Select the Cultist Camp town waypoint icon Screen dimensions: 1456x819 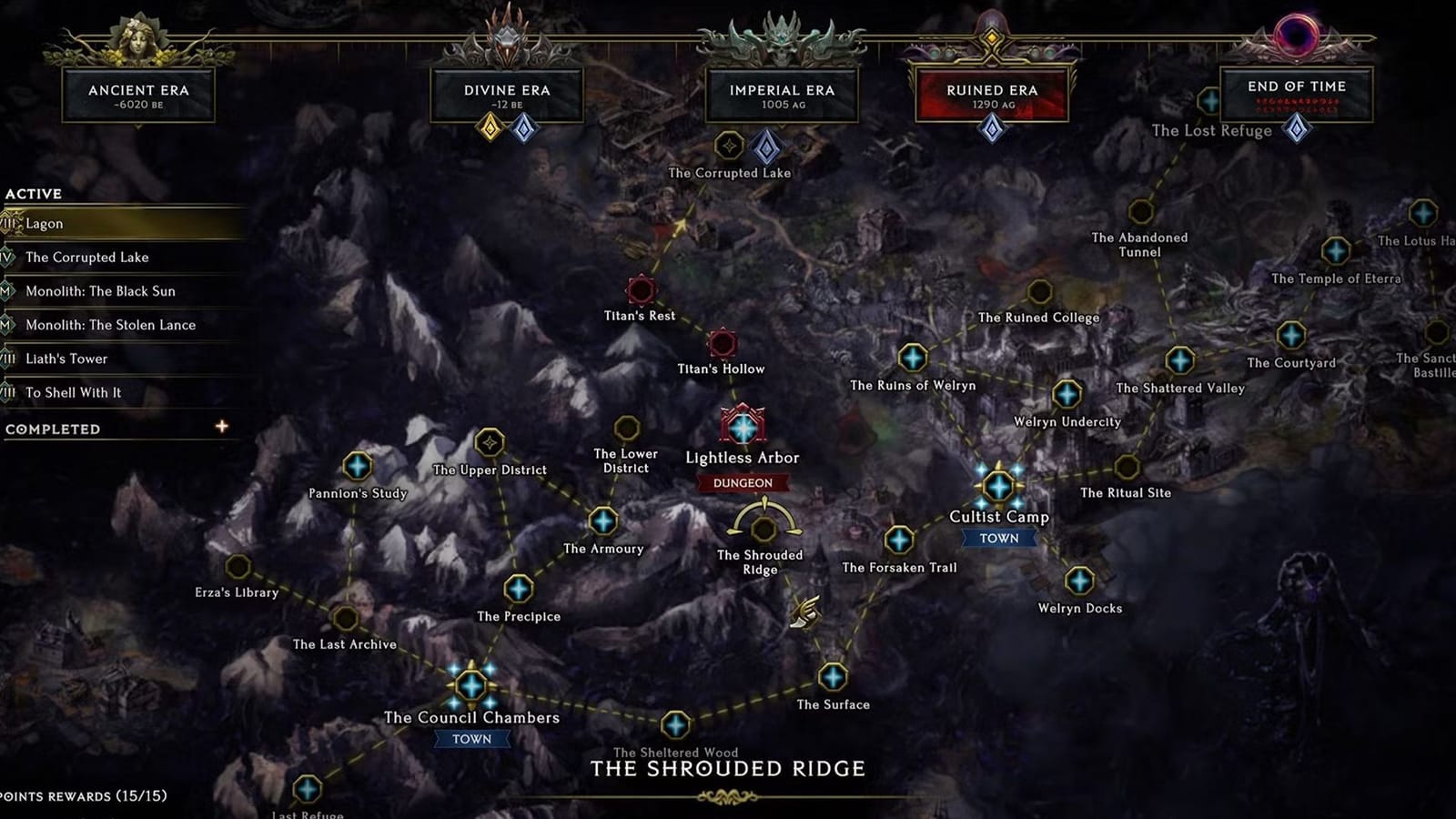tap(1001, 486)
